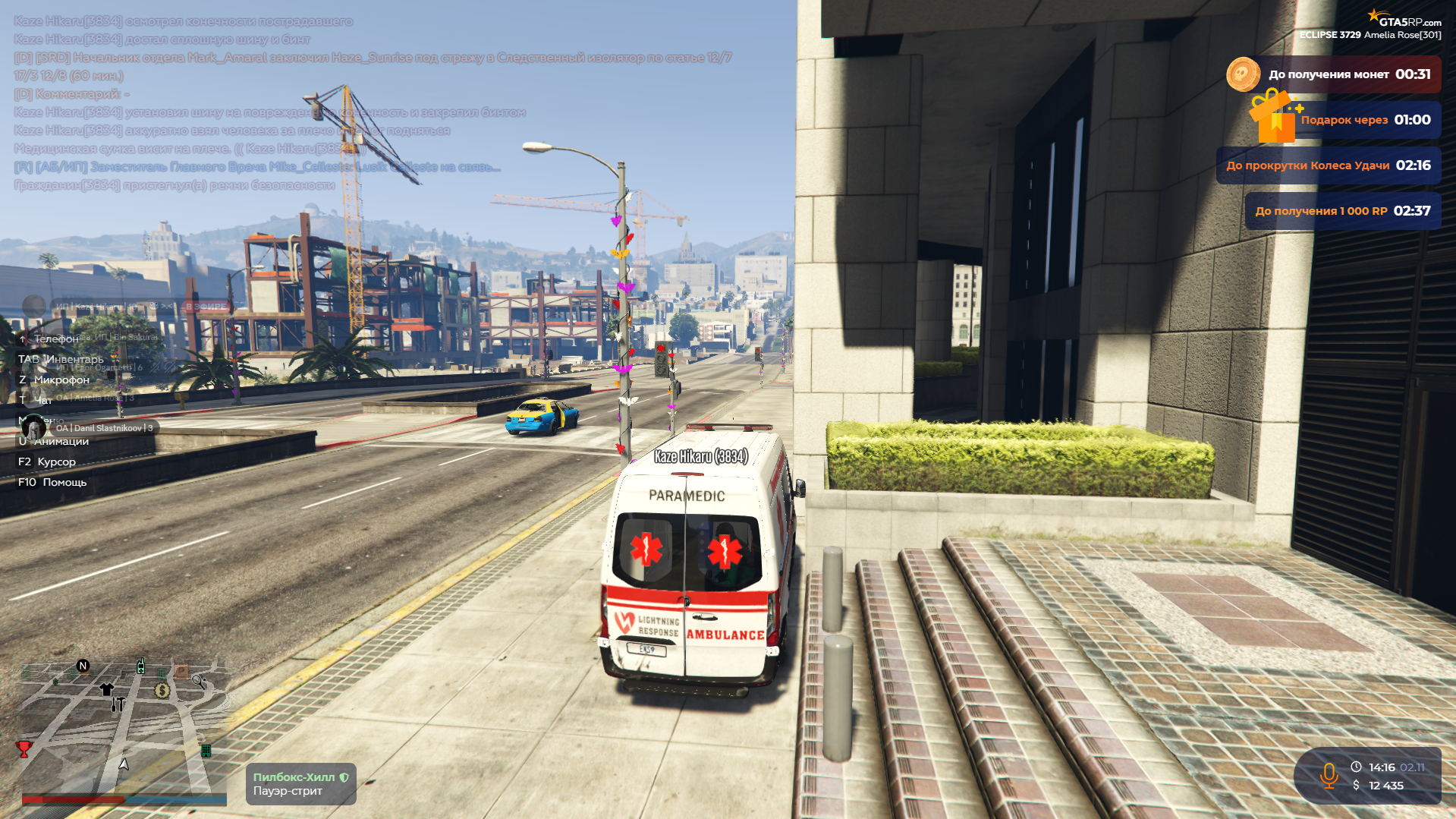Screen dimensions: 1456x819
Task: Click the red trophy minimap marker
Action: point(24,748)
